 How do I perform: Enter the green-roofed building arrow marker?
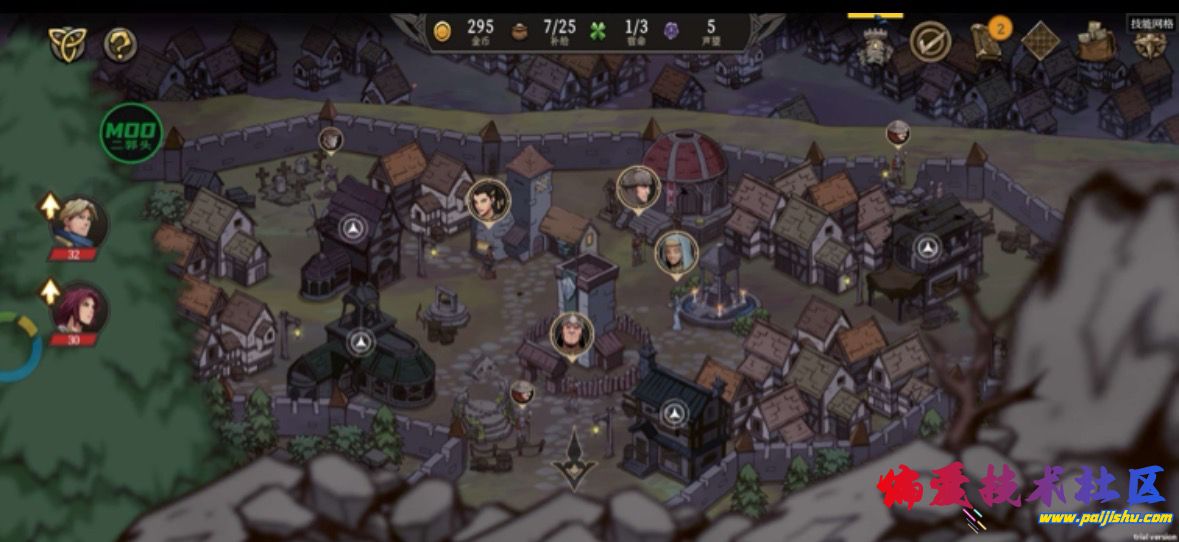coord(362,343)
